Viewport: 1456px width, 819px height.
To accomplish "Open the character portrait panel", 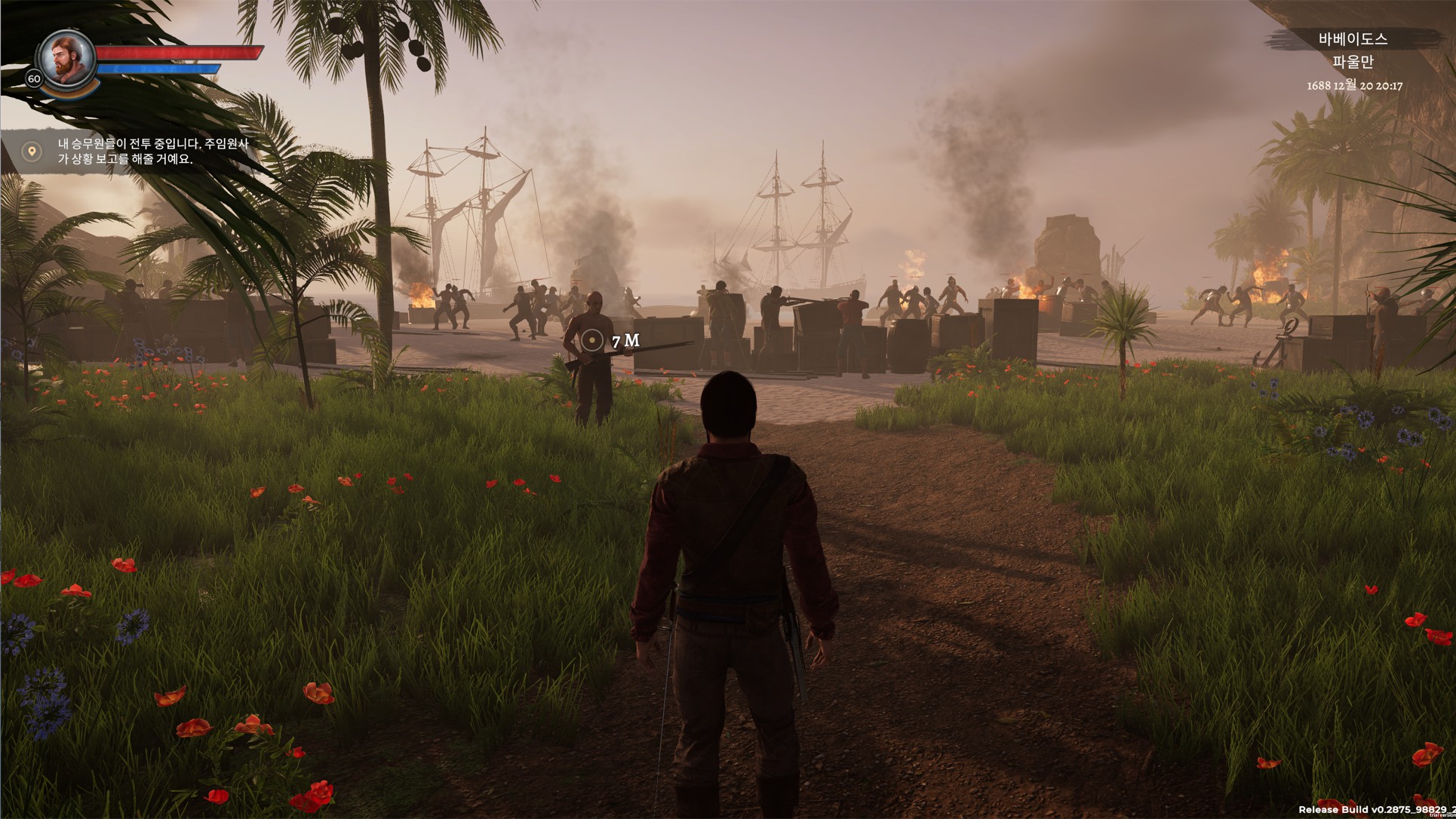I will tap(66, 59).
